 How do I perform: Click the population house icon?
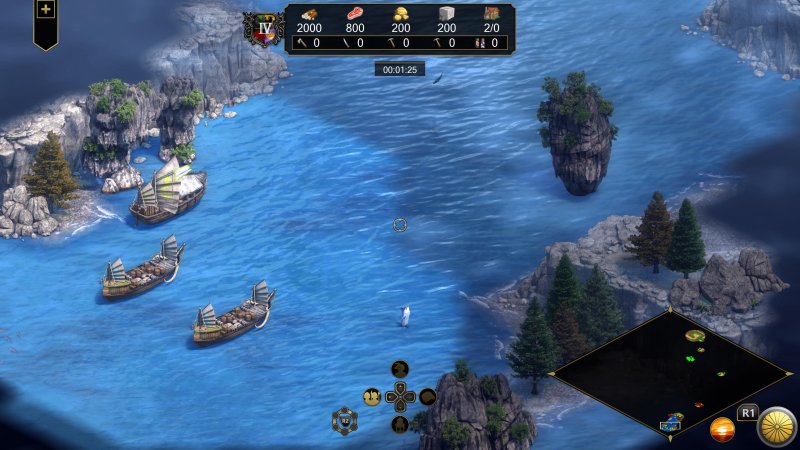click(x=491, y=13)
